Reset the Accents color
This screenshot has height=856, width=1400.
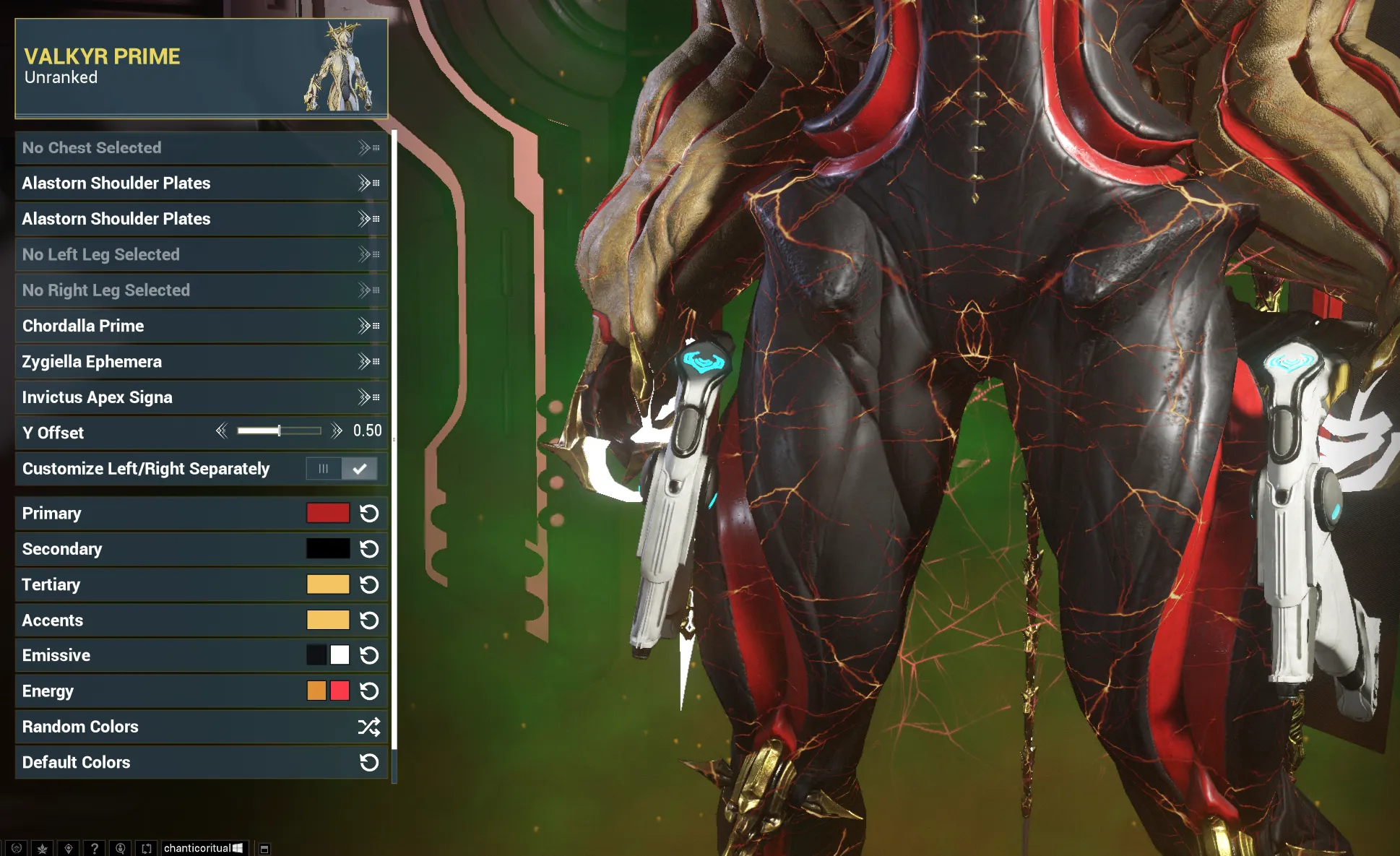369,621
